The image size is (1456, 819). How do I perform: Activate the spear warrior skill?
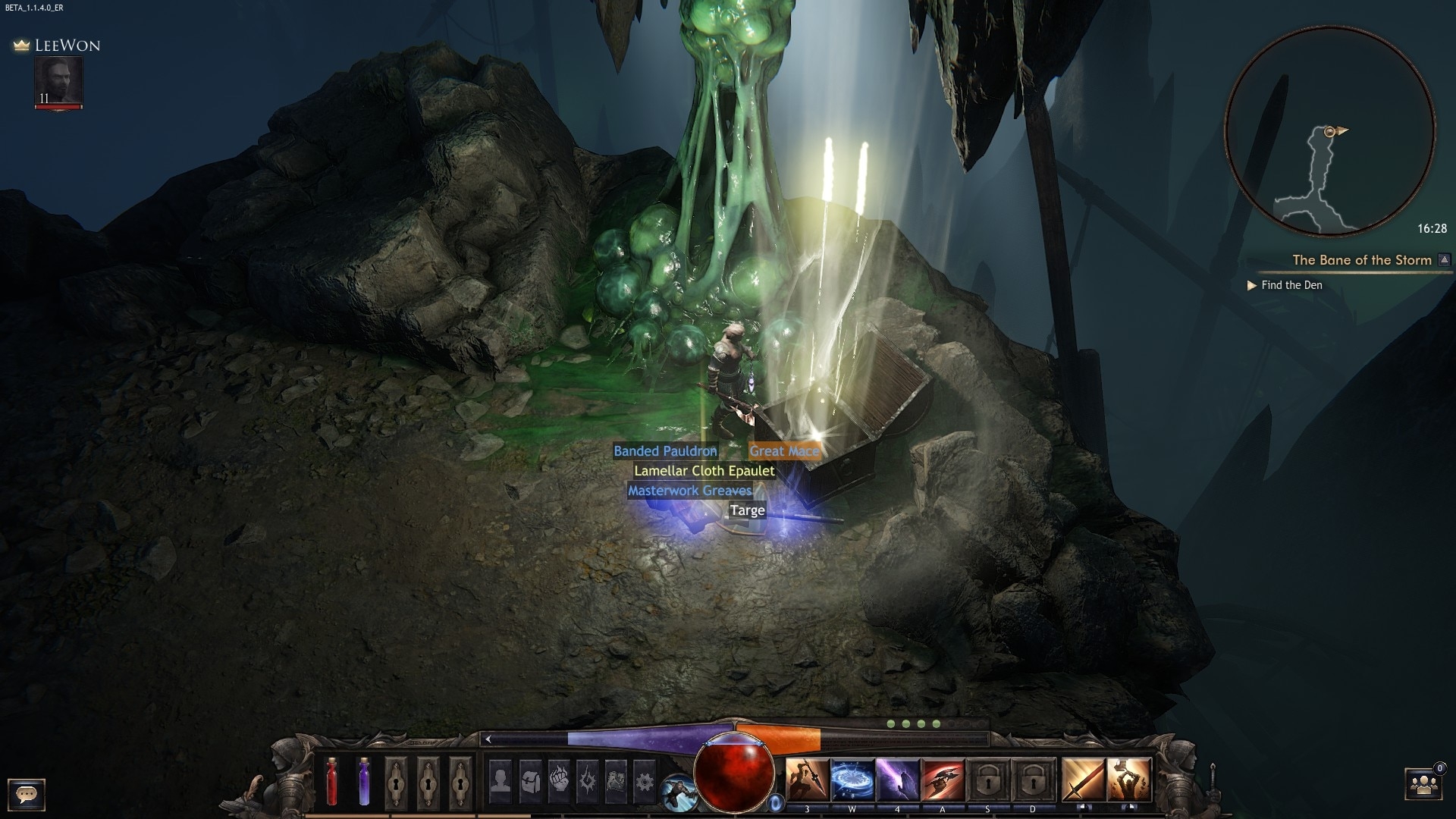pyautogui.click(x=807, y=780)
